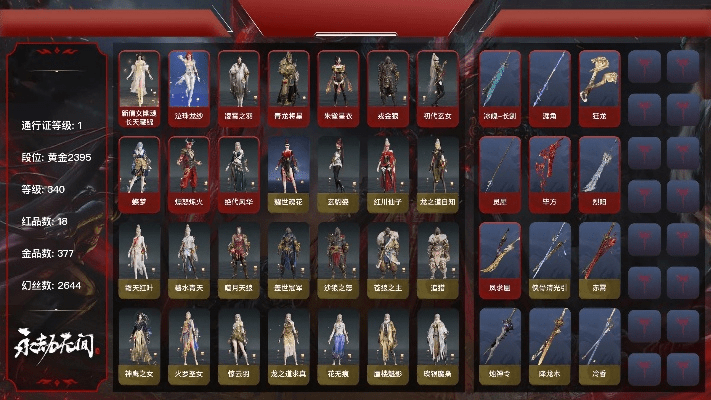The image size is (711, 400).
Task: View the 耀月天狼 skin card
Action: point(238,258)
